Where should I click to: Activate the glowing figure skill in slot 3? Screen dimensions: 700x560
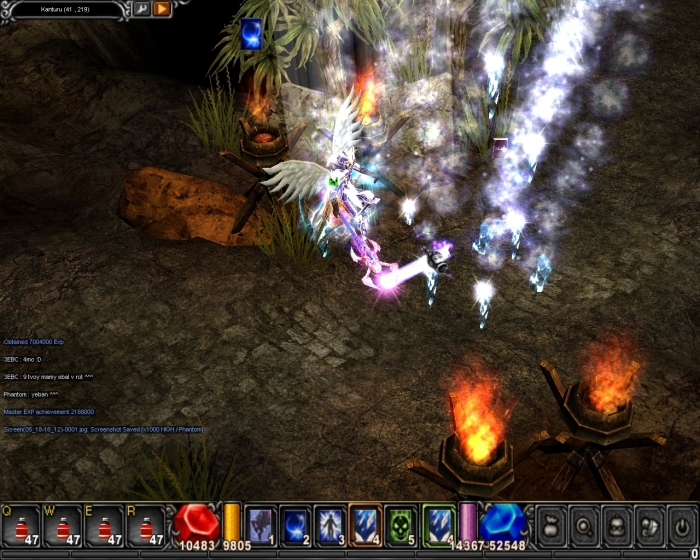[331, 524]
